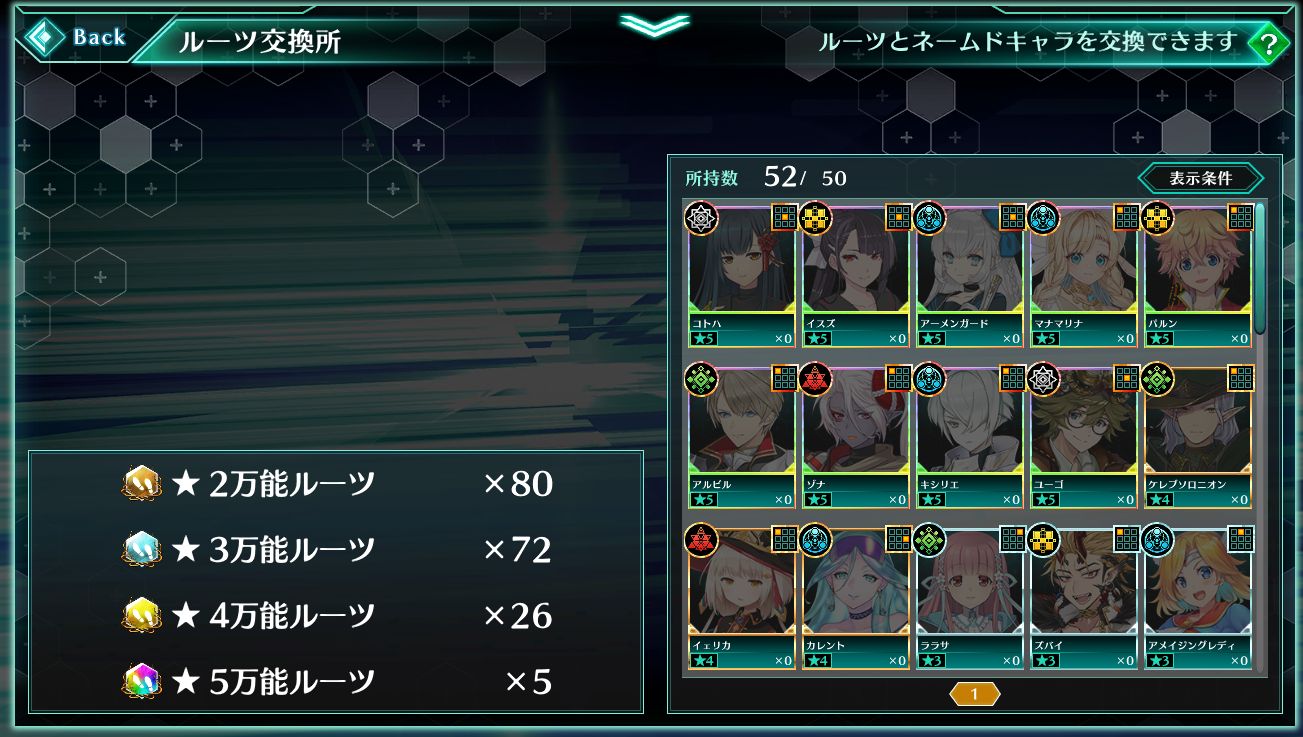Choose the ズバイ character card
The image size is (1303, 737).
coord(1083,597)
